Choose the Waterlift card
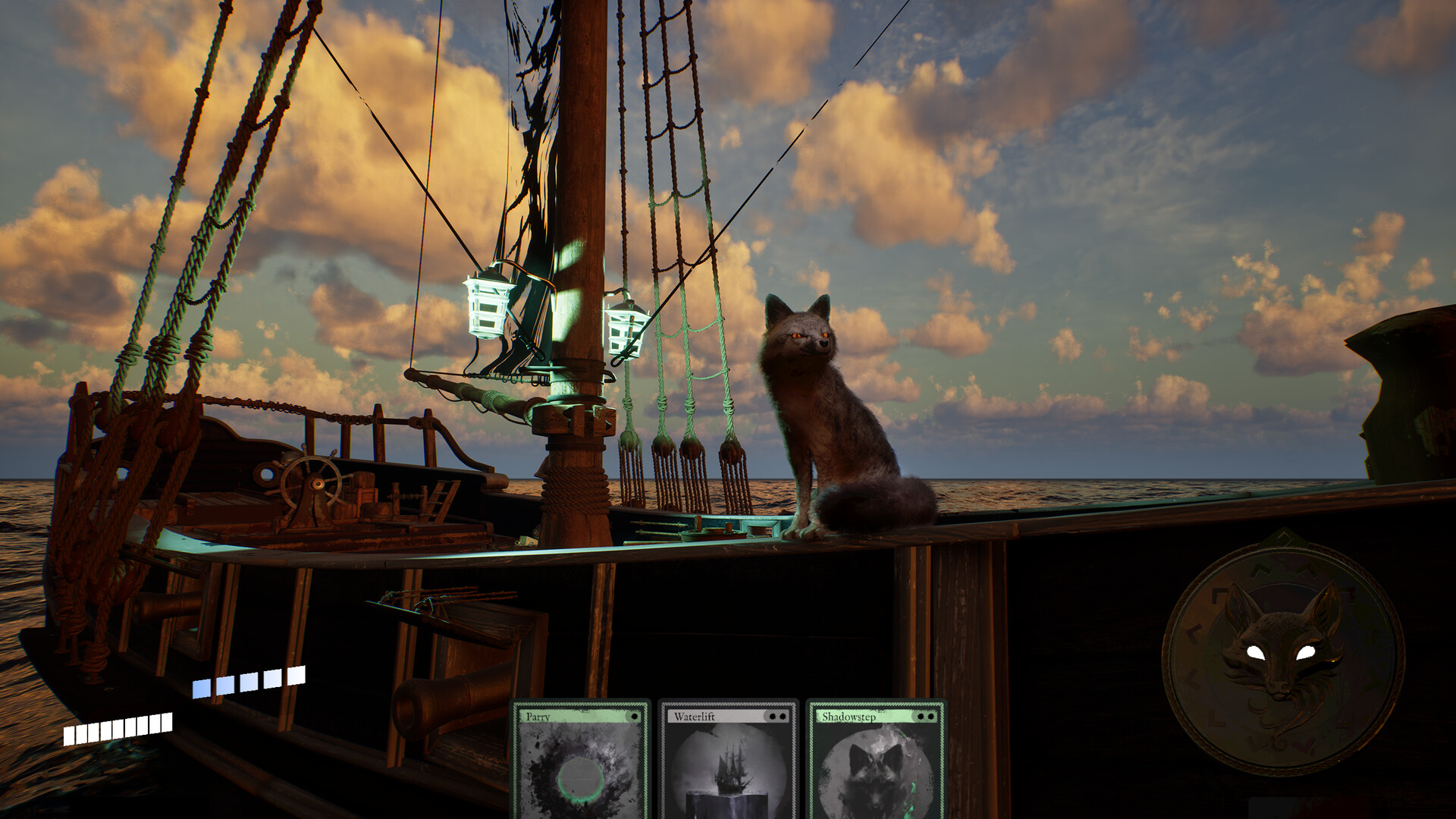This screenshot has width=1456, height=819. [728, 762]
